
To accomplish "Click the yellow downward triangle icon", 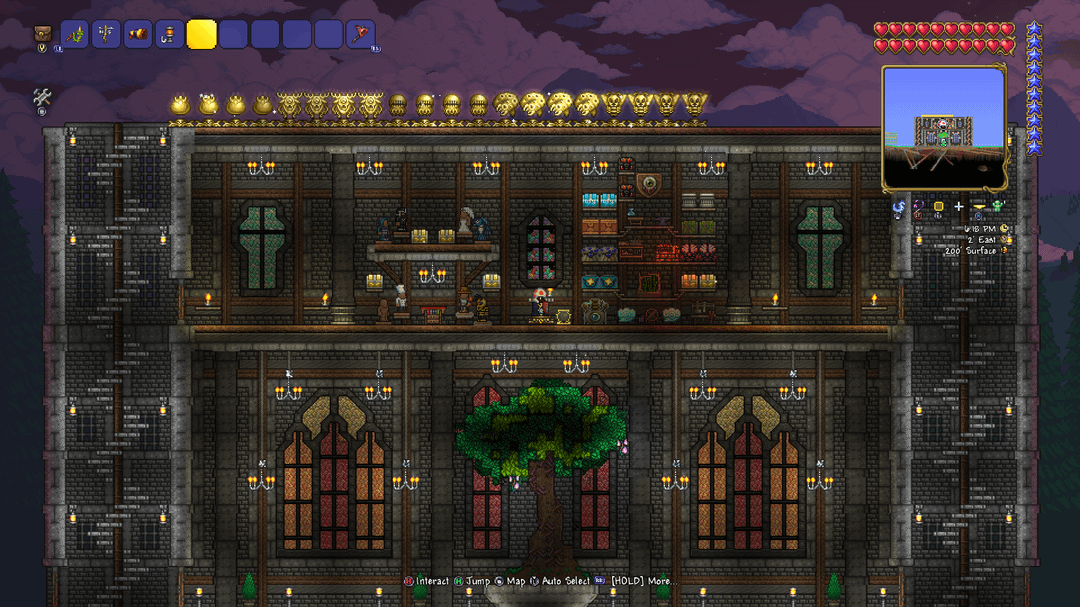I will [x=979, y=207].
